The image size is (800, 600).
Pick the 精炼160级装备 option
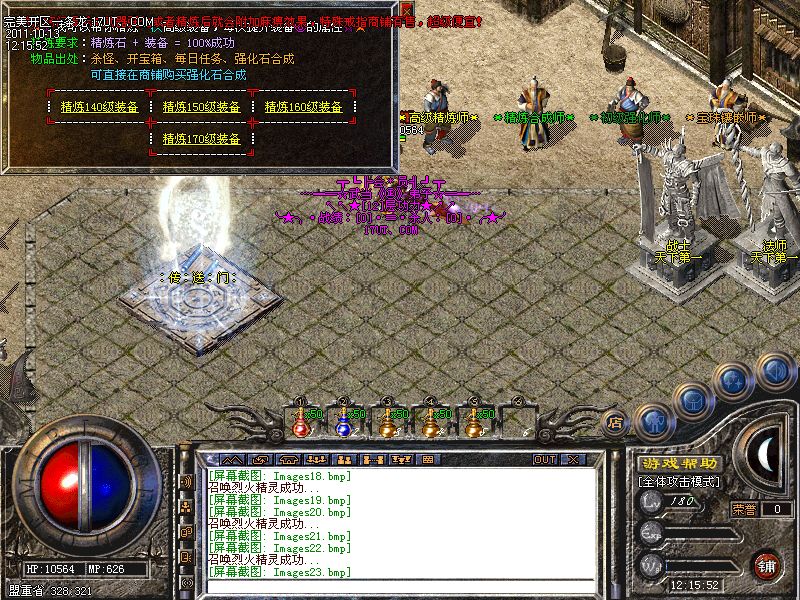[303, 107]
